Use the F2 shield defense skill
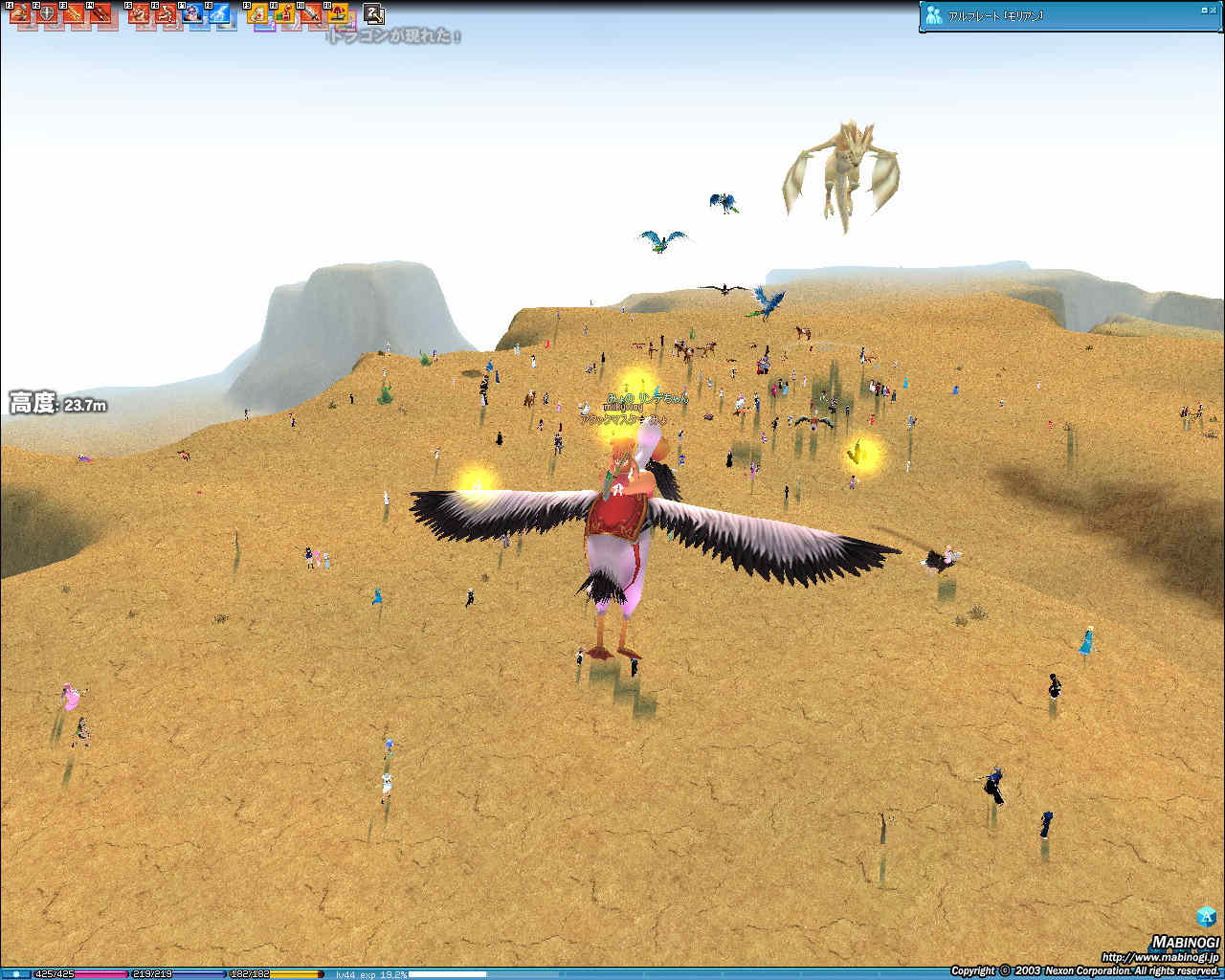The image size is (1225, 980). (46, 13)
